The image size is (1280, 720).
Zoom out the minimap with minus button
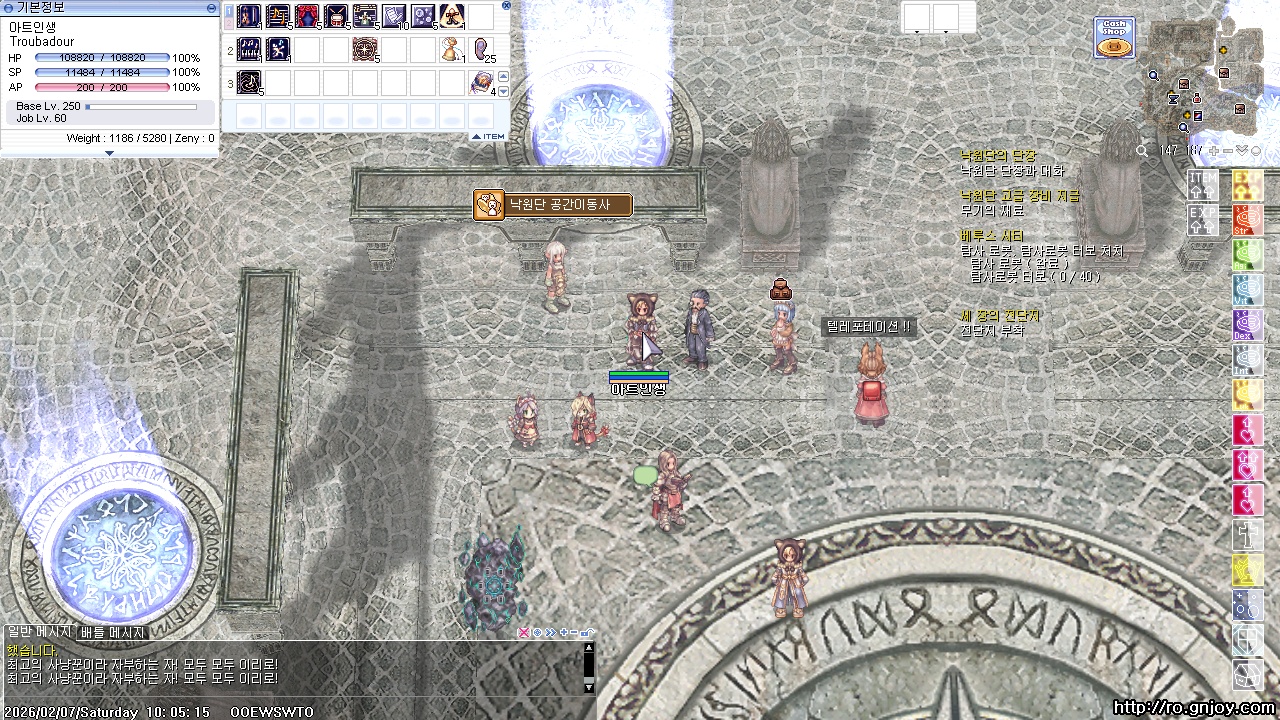coord(1228,150)
